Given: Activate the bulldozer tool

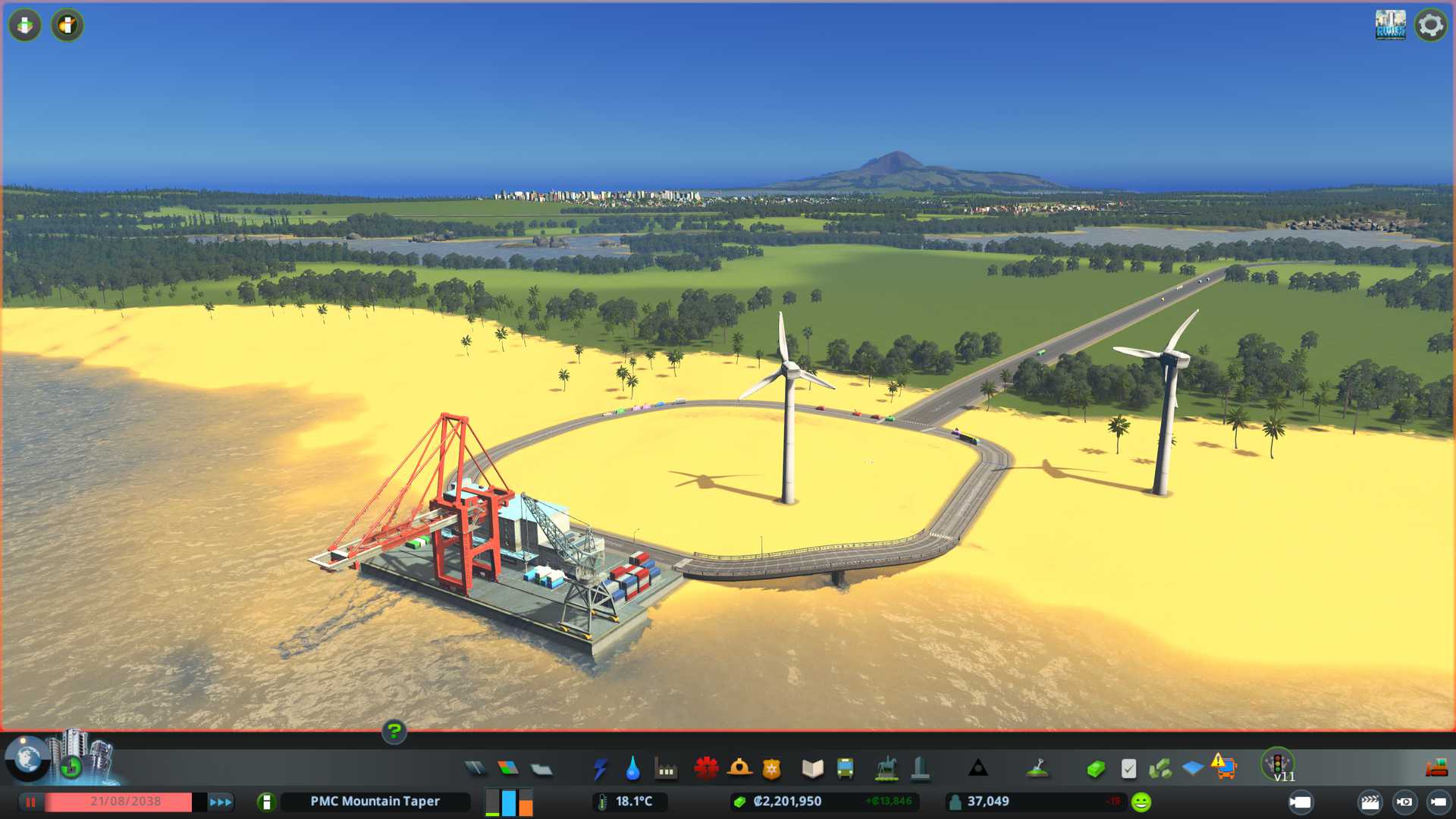Looking at the screenshot, I should (1436, 769).
